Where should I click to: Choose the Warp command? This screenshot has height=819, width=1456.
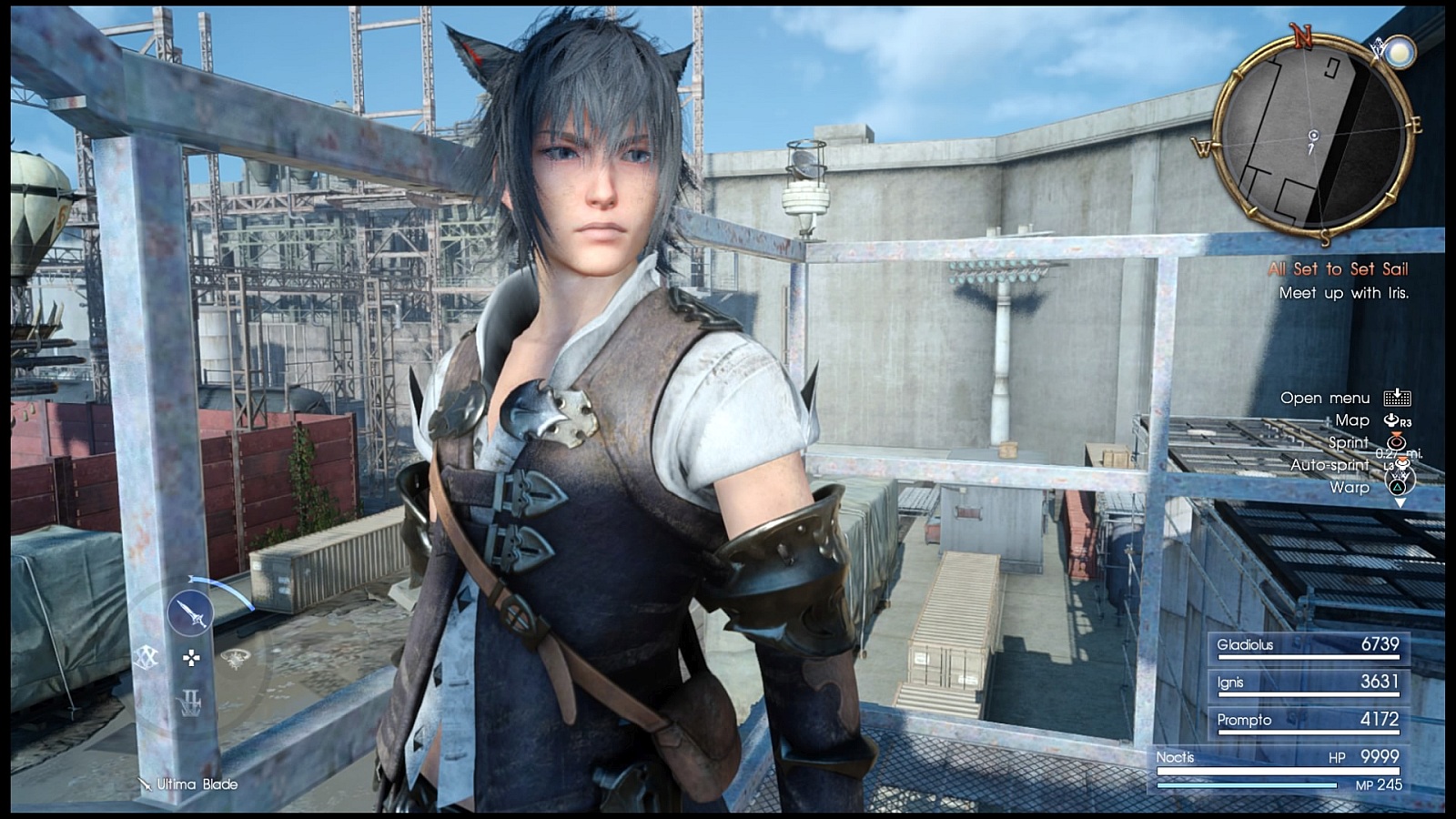pos(1350,487)
